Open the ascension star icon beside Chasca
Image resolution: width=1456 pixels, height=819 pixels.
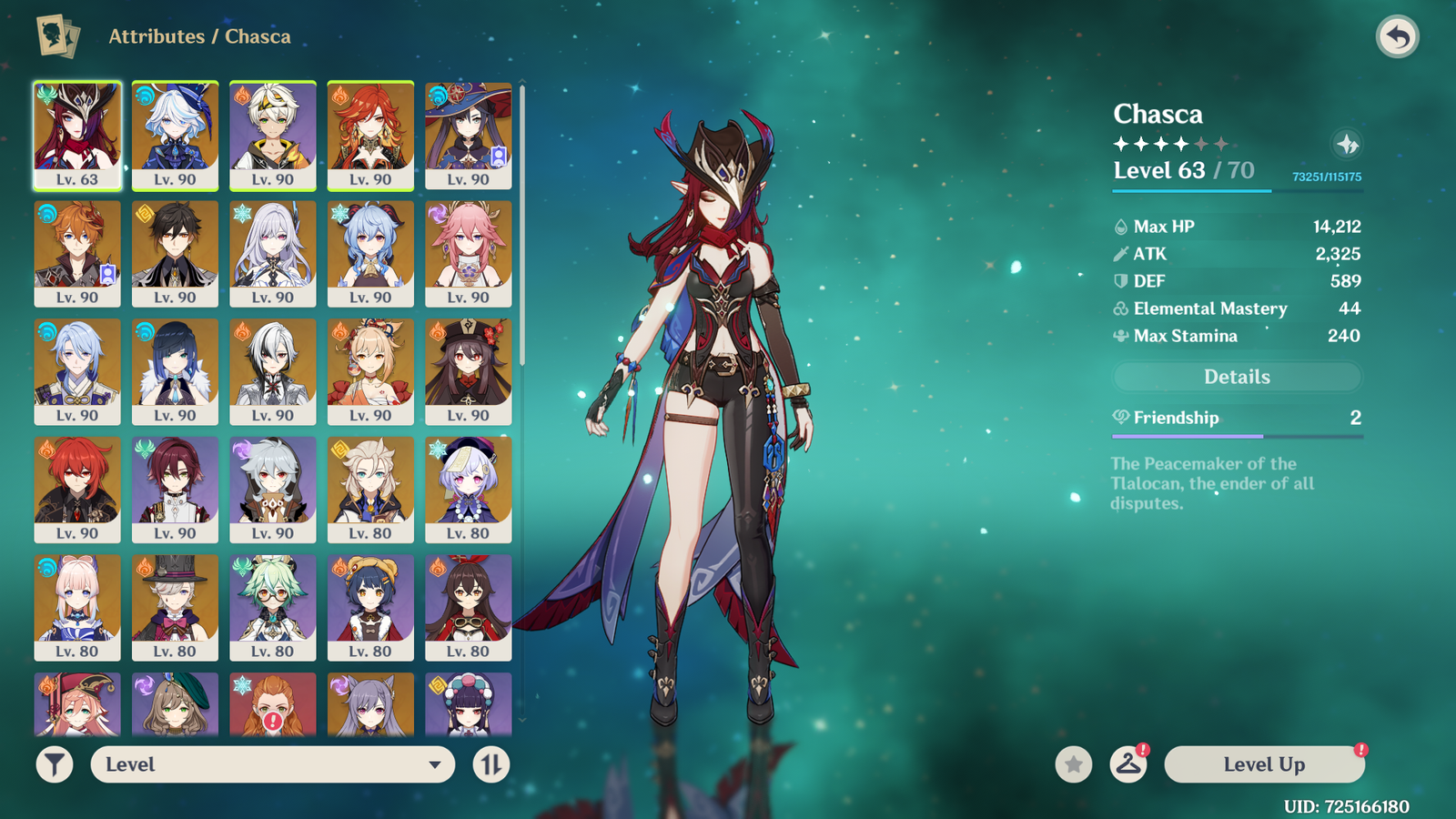point(1347,144)
